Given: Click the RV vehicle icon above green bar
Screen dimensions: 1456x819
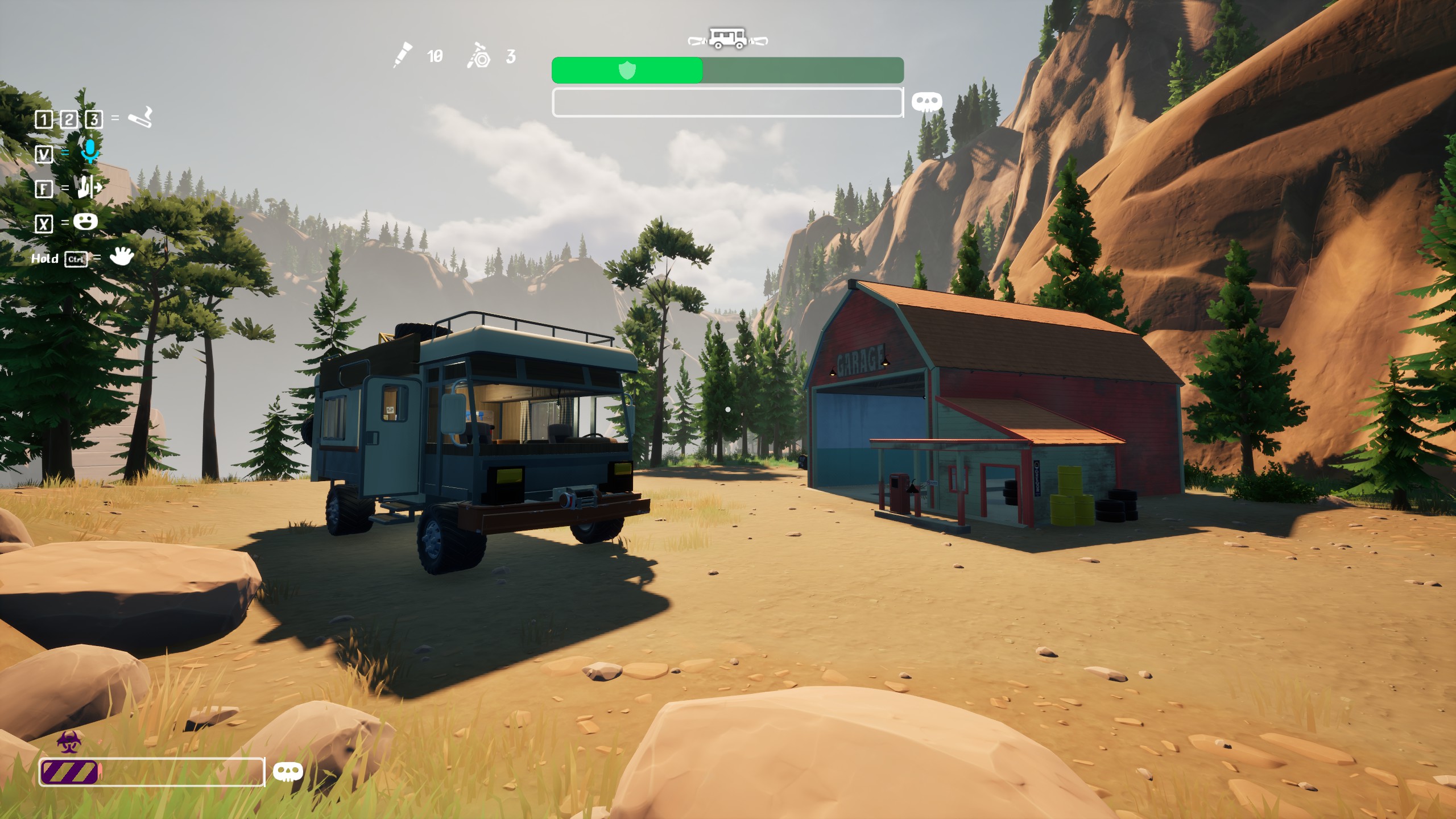Looking at the screenshot, I should (x=727, y=39).
